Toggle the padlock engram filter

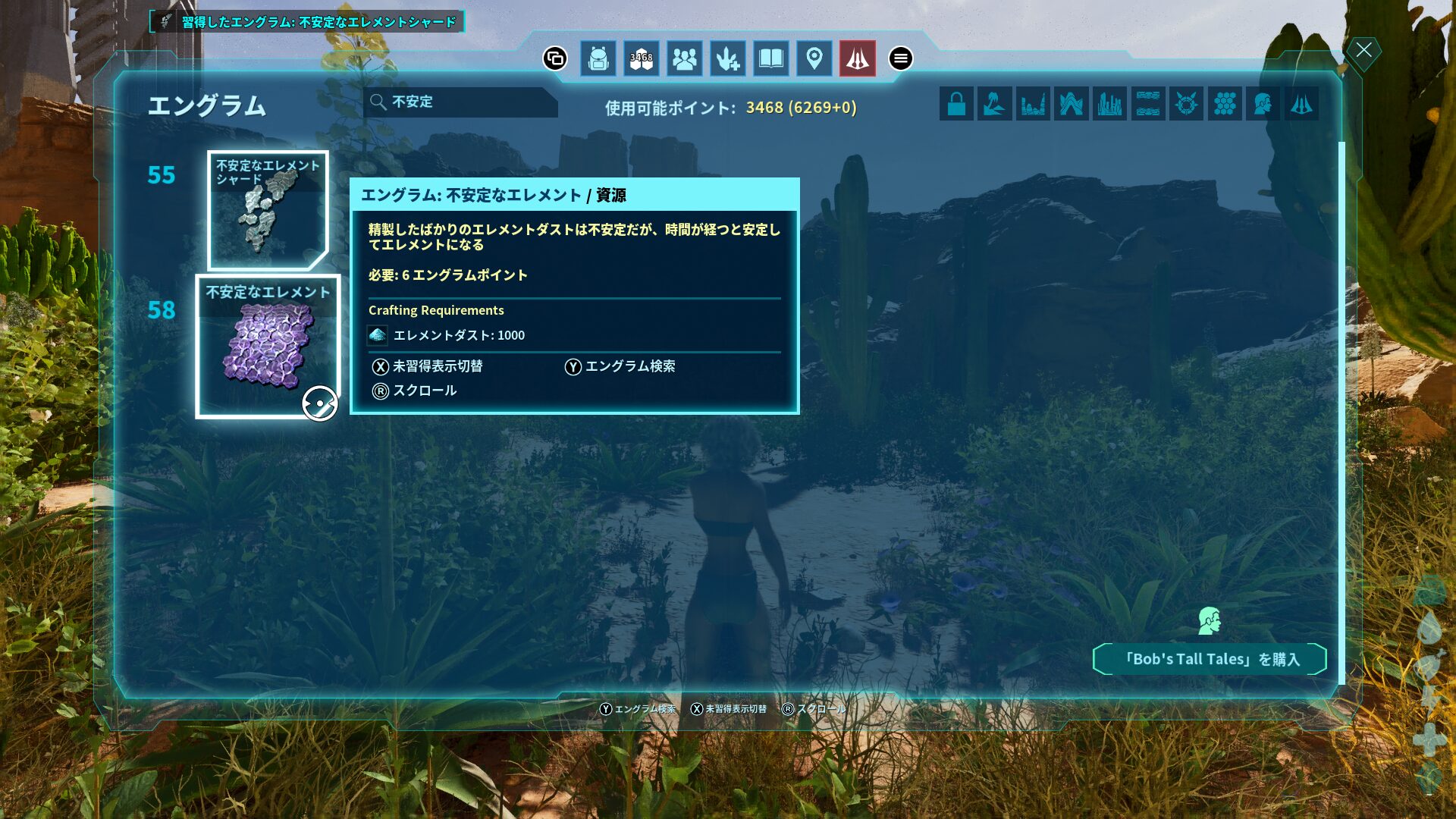click(x=956, y=104)
